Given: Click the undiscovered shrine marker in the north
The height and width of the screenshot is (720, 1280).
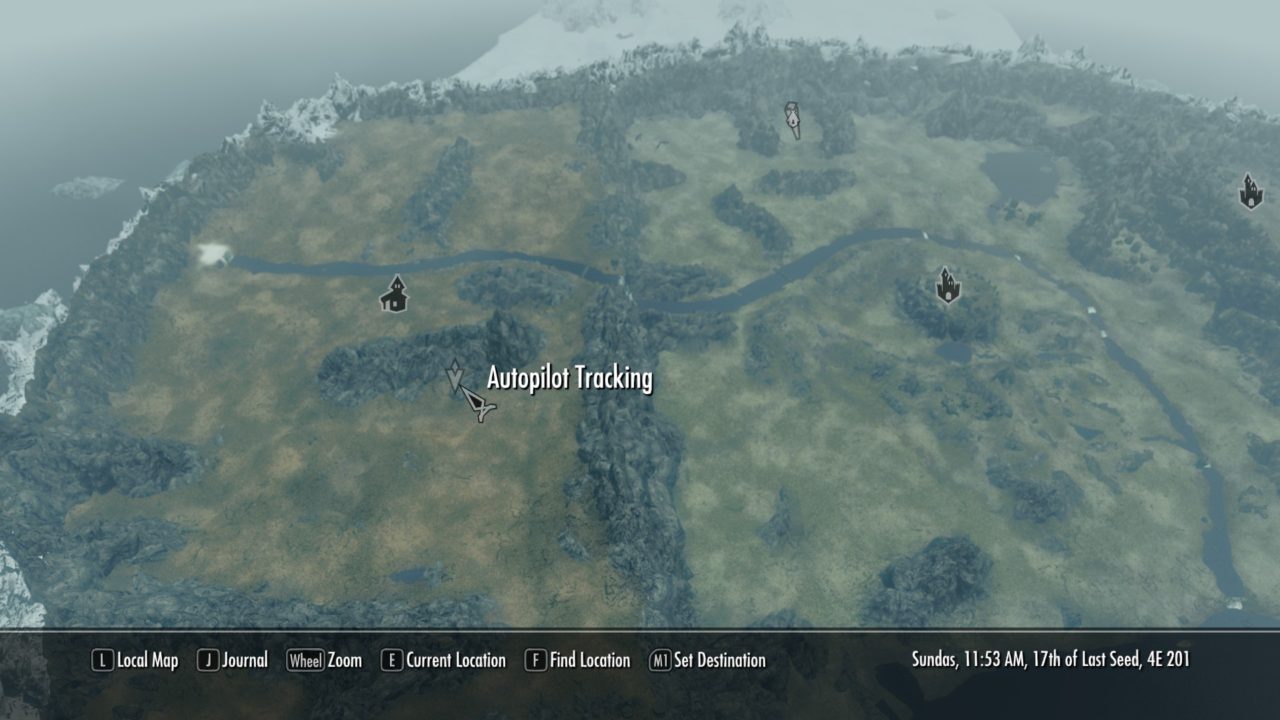Looking at the screenshot, I should point(792,118).
